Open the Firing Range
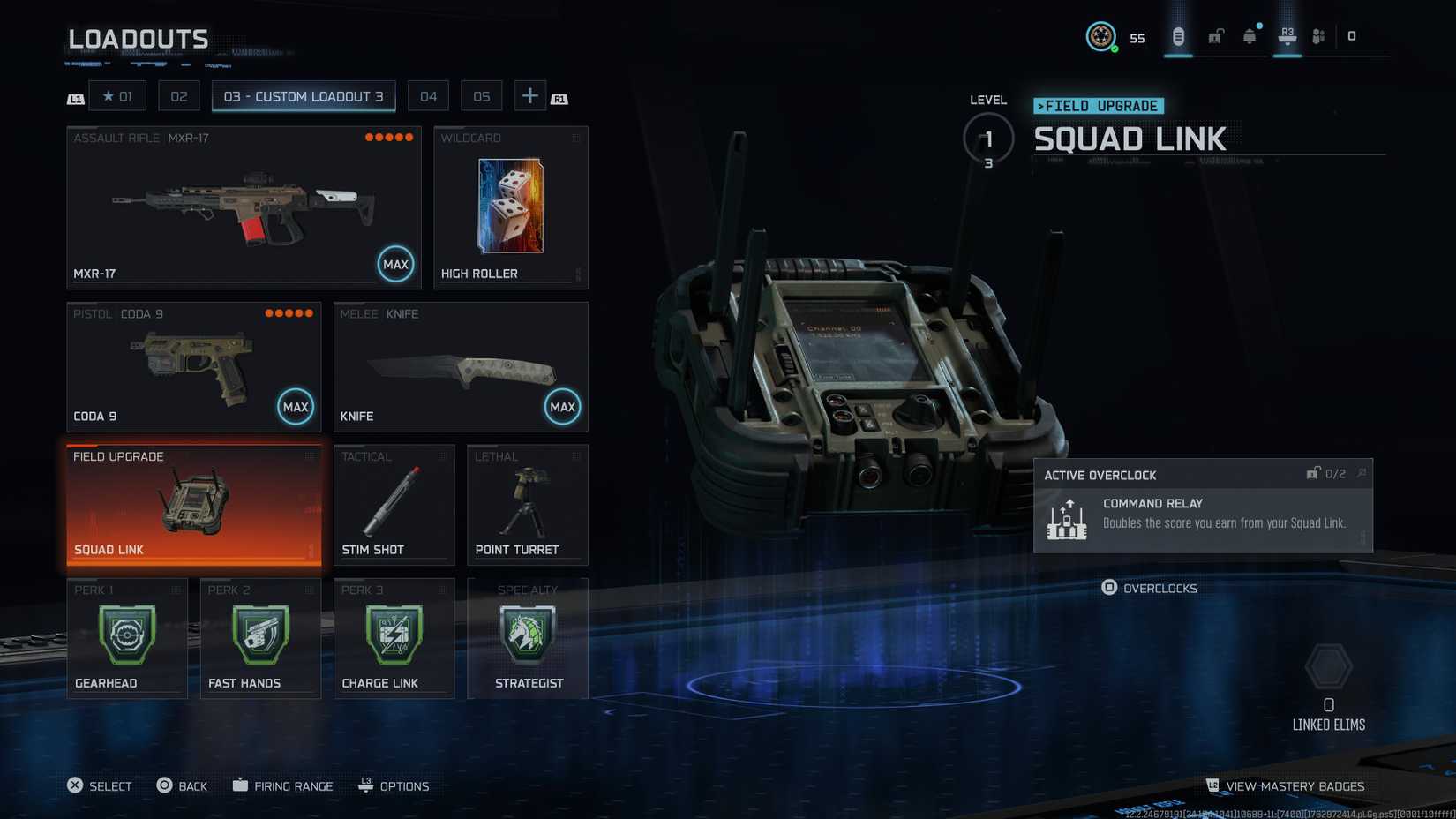The image size is (1456, 819). point(282,785)
